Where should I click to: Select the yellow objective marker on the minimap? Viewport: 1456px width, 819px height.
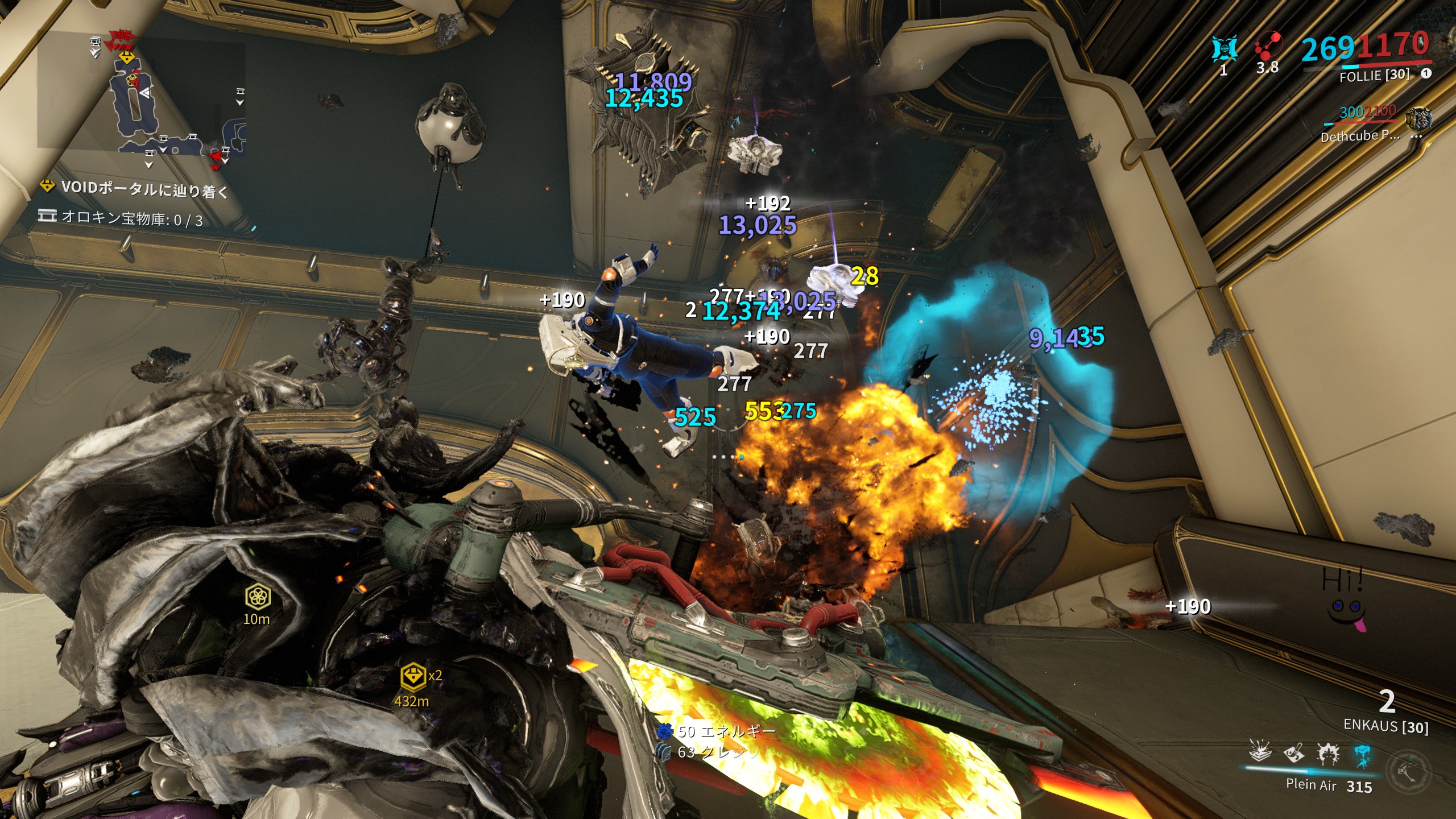(x=126, y=57)
